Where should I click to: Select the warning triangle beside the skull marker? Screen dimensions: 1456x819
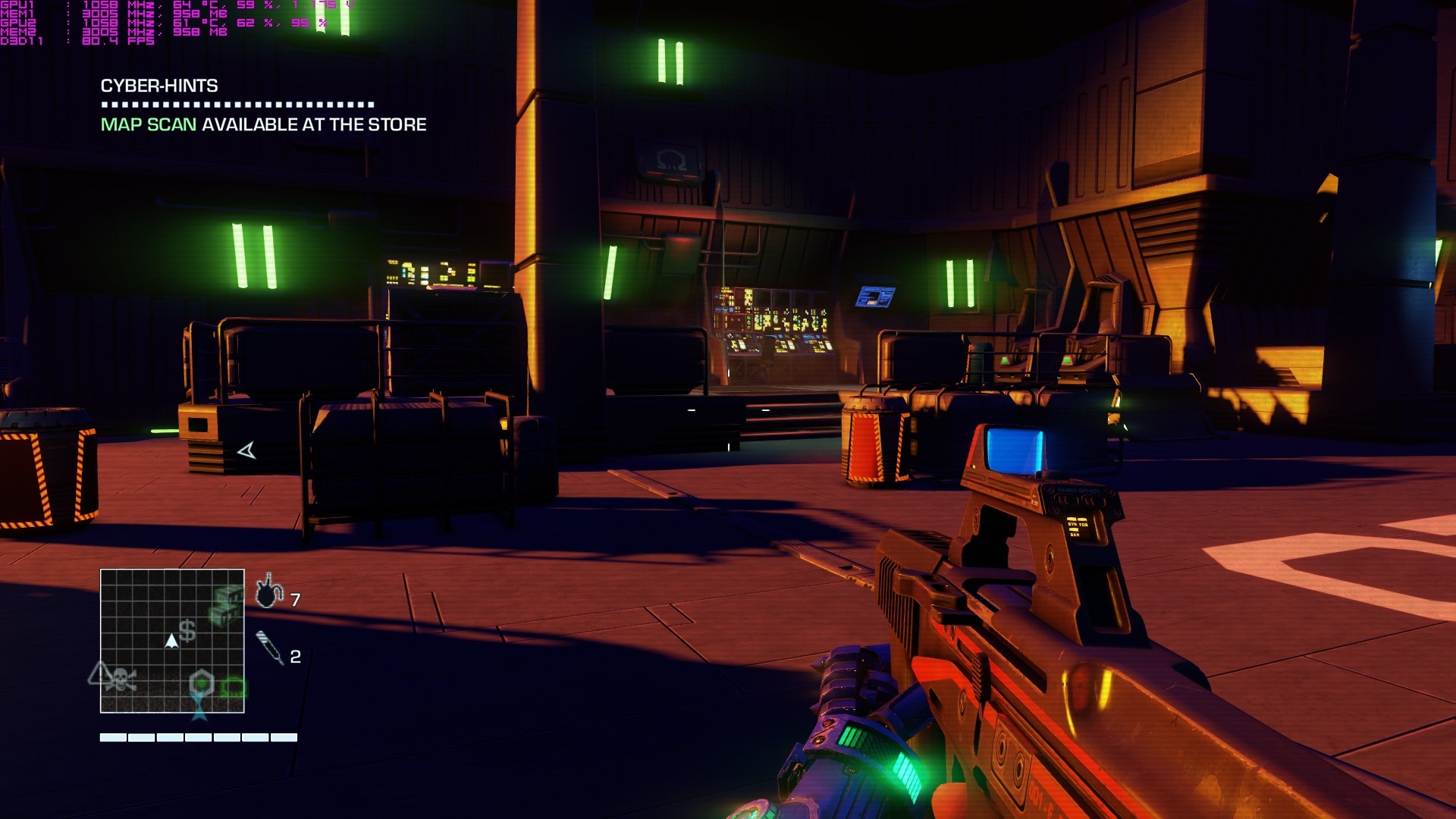tap(100, 675)
